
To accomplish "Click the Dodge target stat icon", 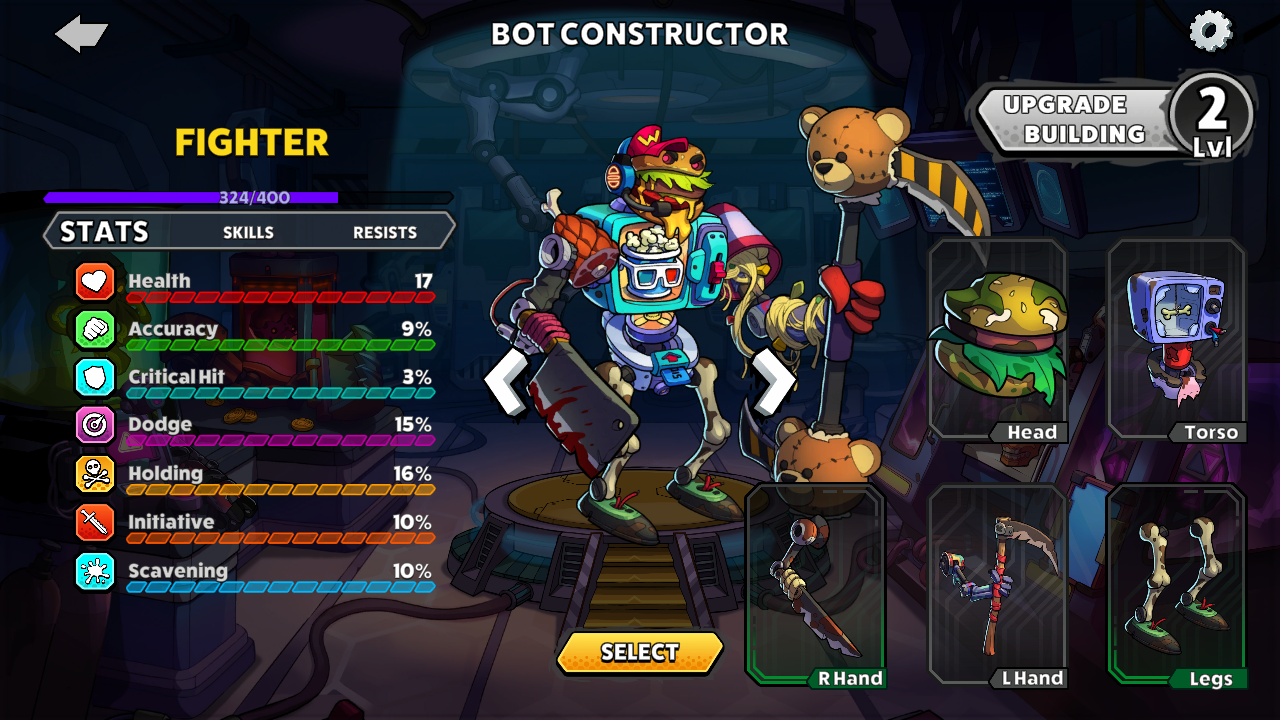I will coord(95,425).
